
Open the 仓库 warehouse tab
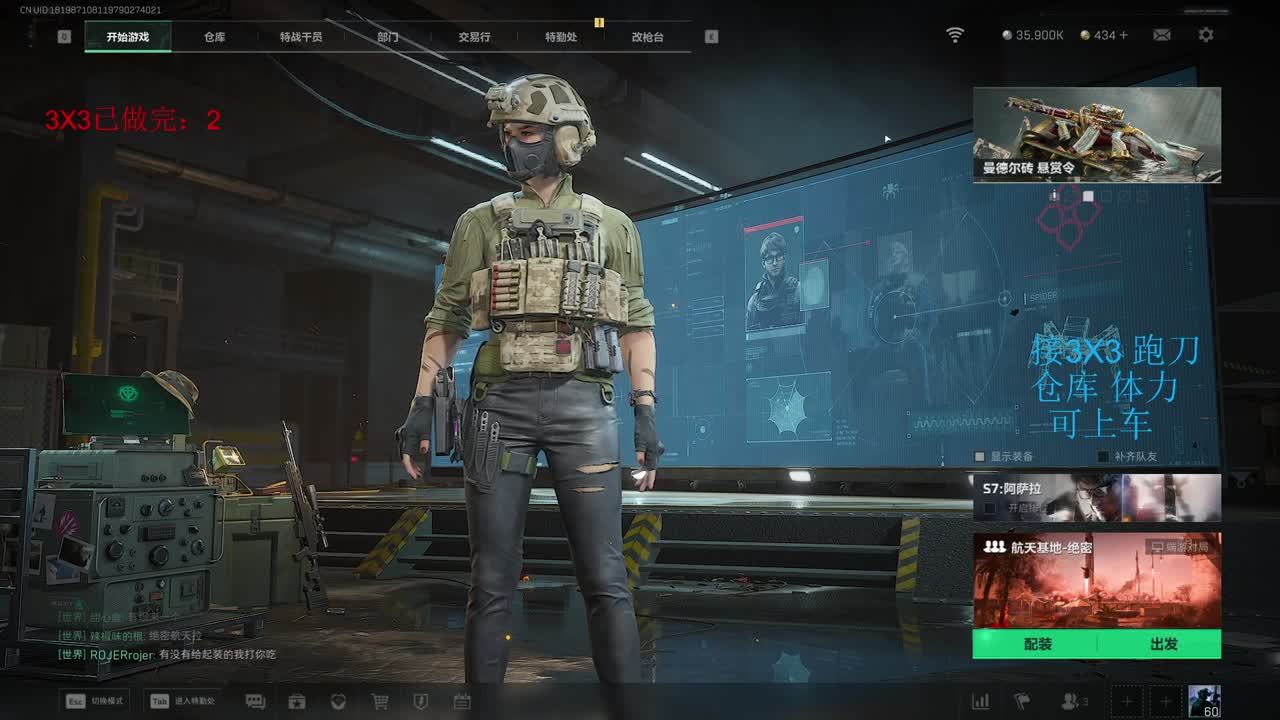215,37
